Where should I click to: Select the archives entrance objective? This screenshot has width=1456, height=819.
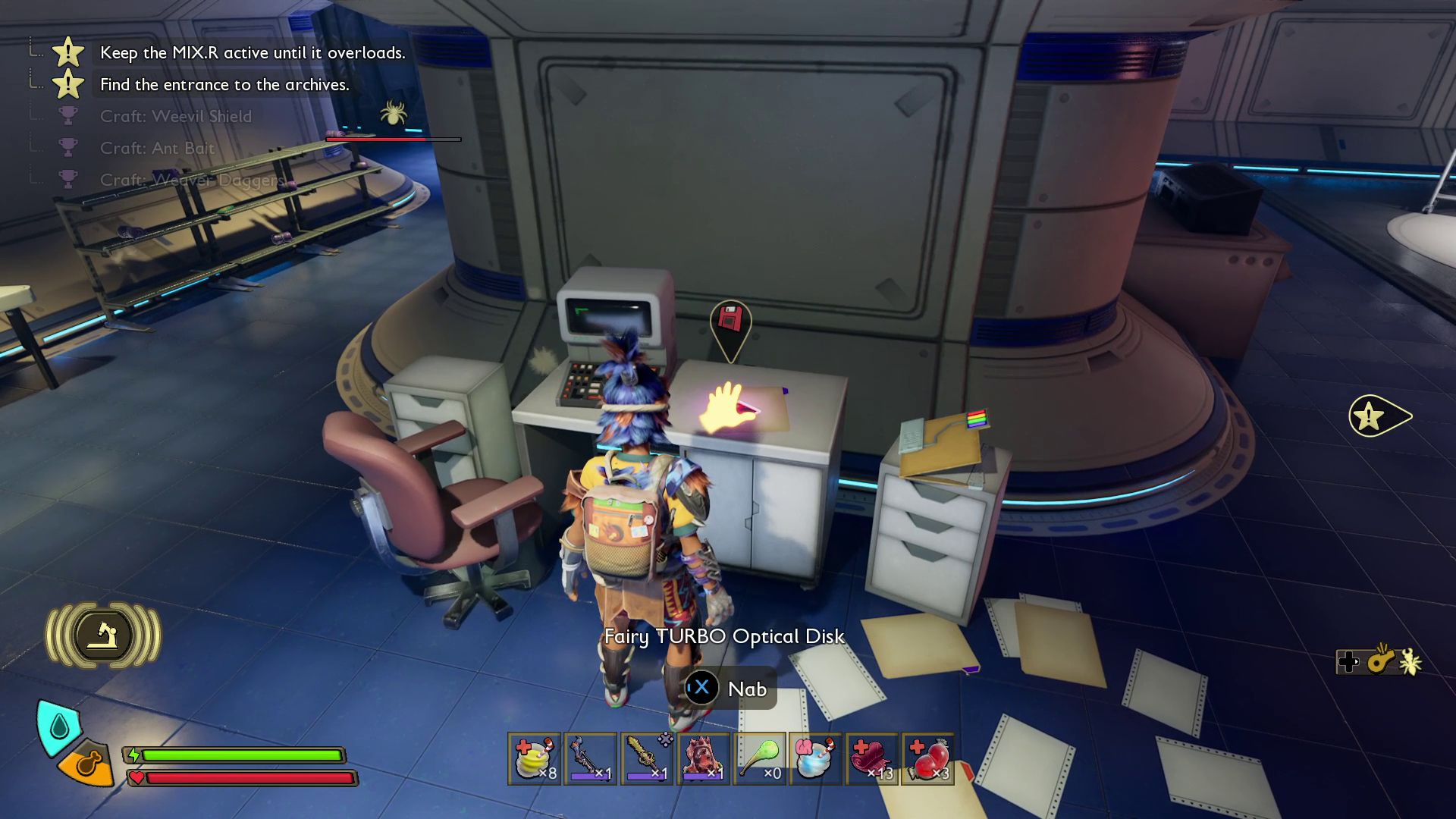pos(224,85)
